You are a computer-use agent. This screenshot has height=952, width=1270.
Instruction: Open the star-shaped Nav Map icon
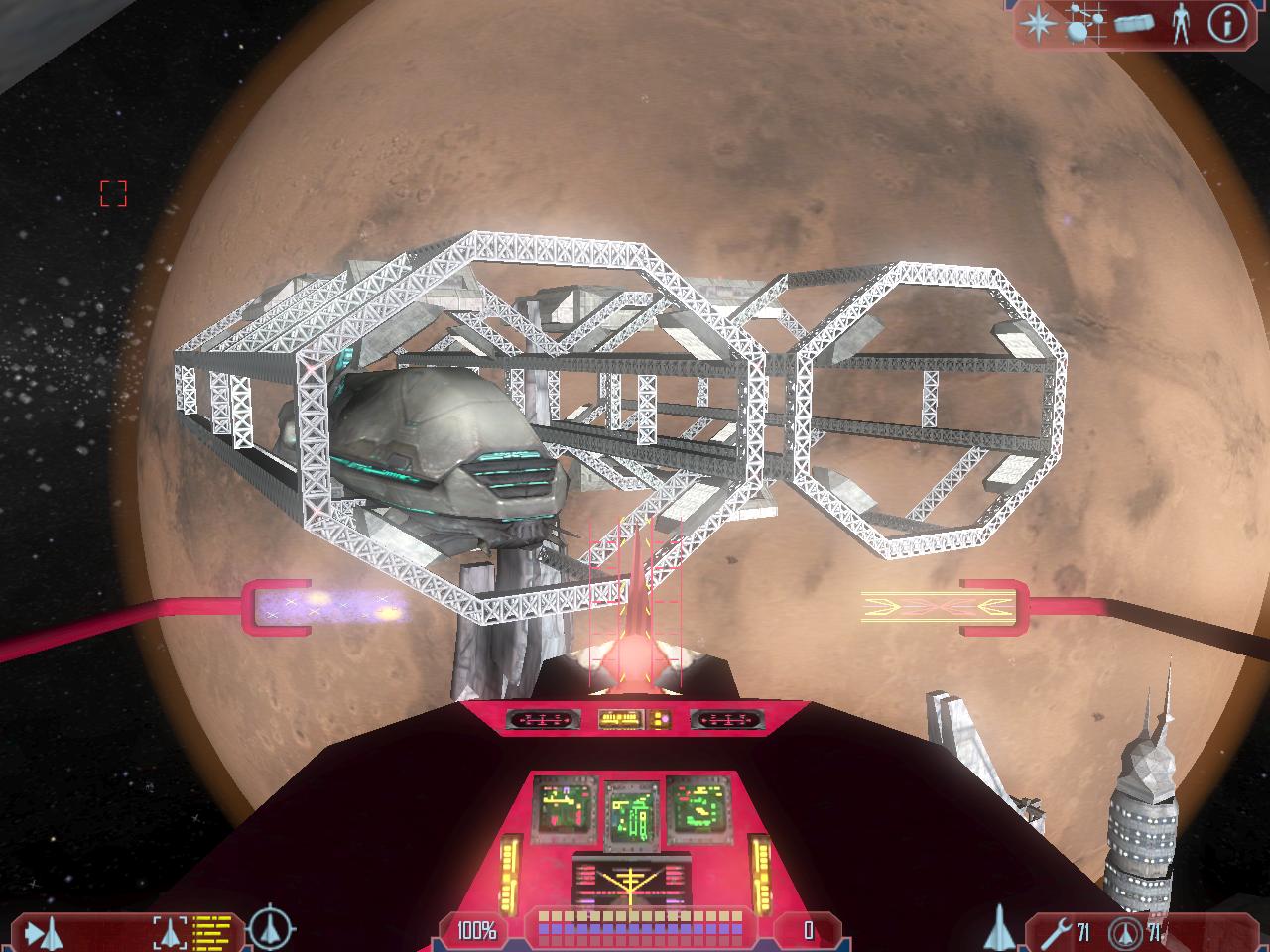point(1040,23)
